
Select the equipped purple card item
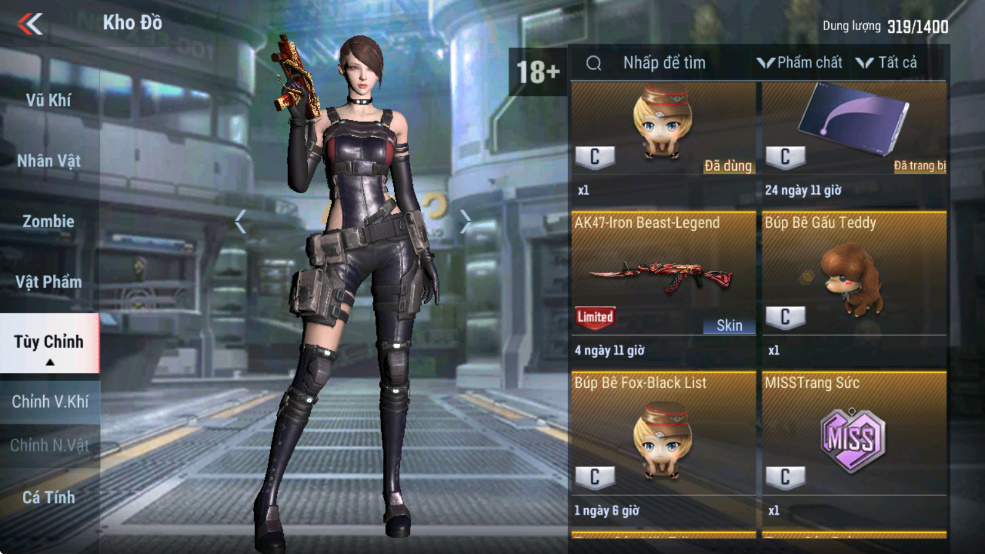click(853, 128)
